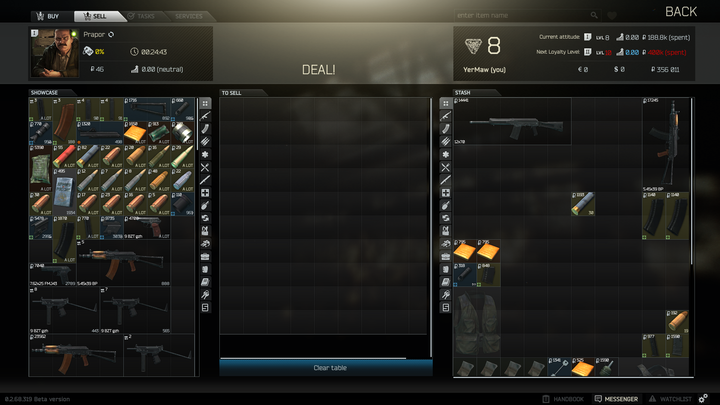Go BACK from the trader screen

pos(681,11)
